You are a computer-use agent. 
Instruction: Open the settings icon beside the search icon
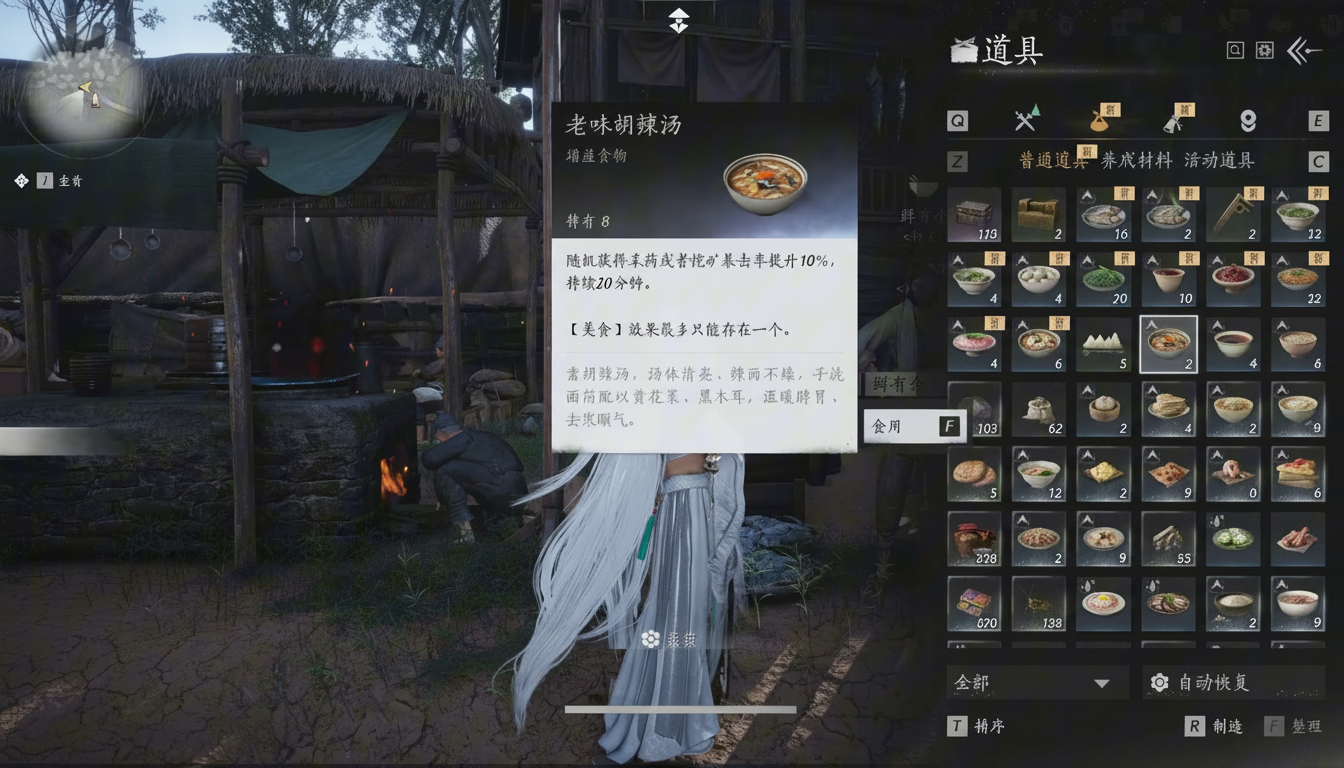click(x=1266, y=48)
